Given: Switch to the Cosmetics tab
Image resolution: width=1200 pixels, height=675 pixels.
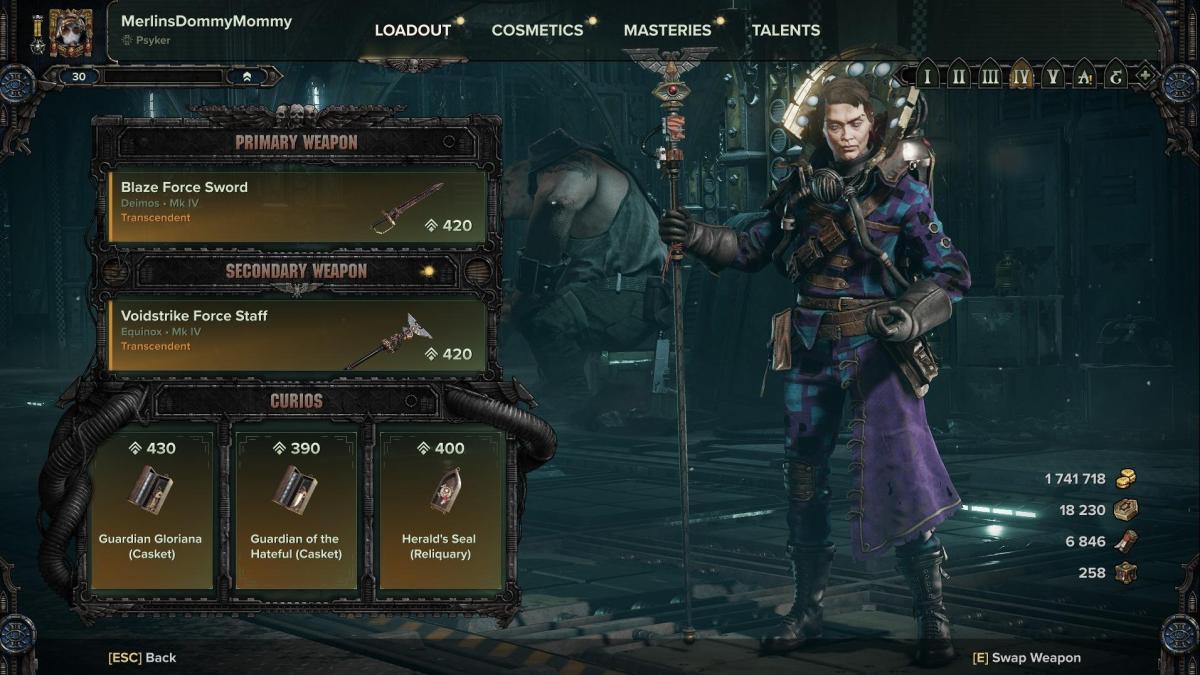Looking at the screenshot, I should 537,30.
